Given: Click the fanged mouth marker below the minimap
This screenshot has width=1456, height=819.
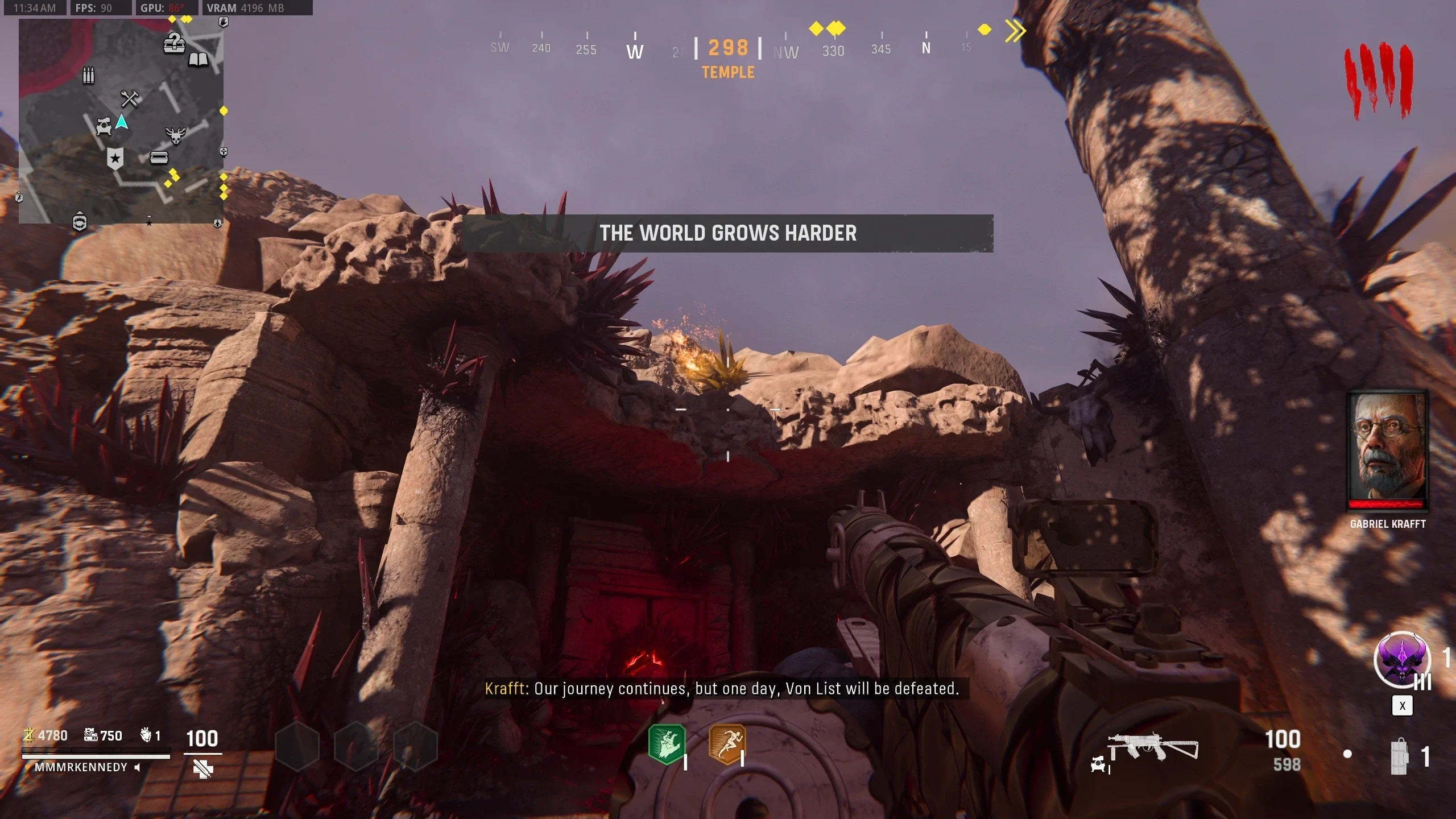Looking at the screenshot, I should tap(80, 221).
